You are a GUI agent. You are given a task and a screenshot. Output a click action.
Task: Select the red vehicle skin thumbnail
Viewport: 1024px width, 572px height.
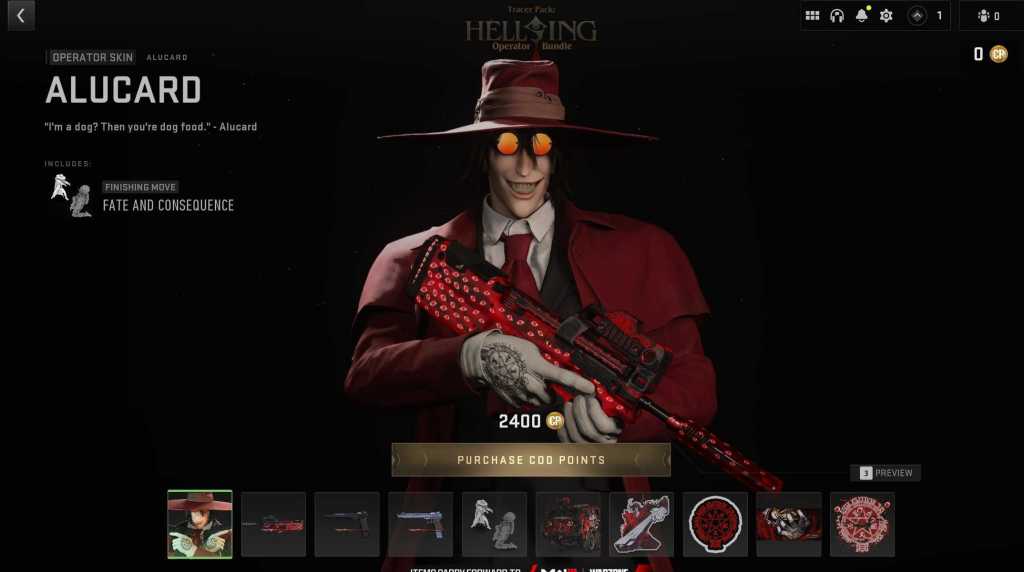[568, 524]
